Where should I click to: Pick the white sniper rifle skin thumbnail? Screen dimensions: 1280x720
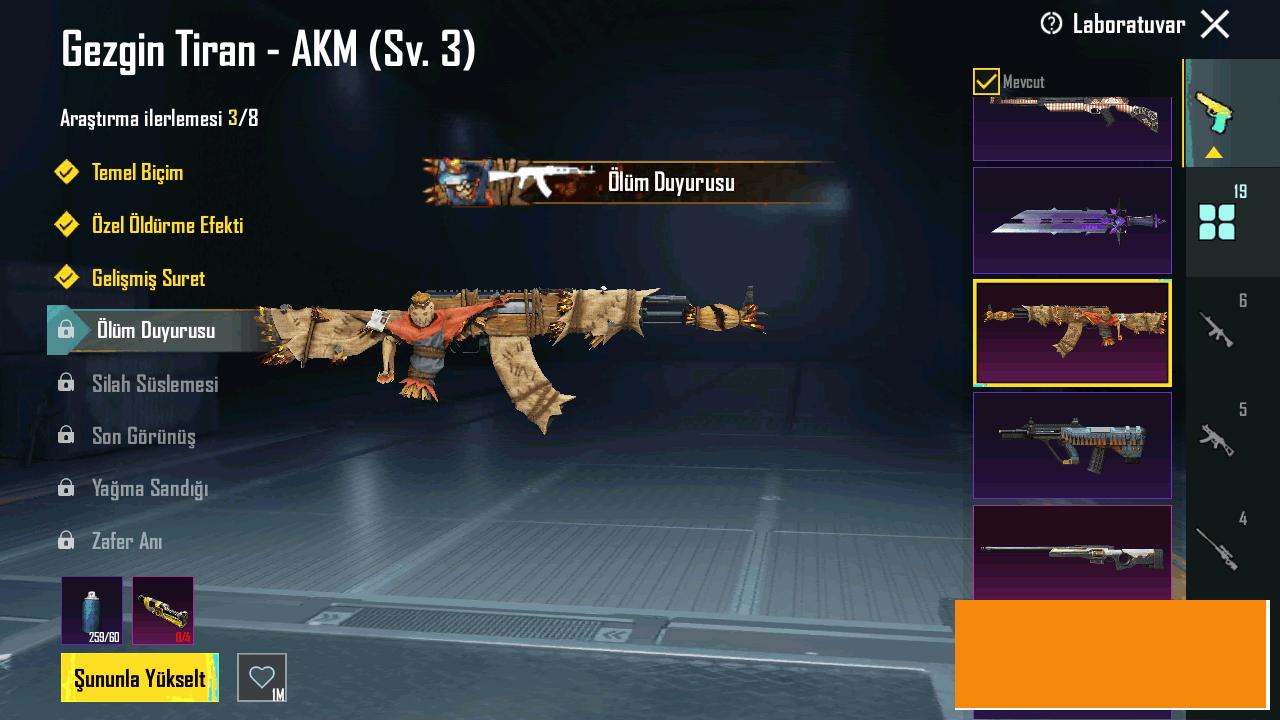(1072, 552)
